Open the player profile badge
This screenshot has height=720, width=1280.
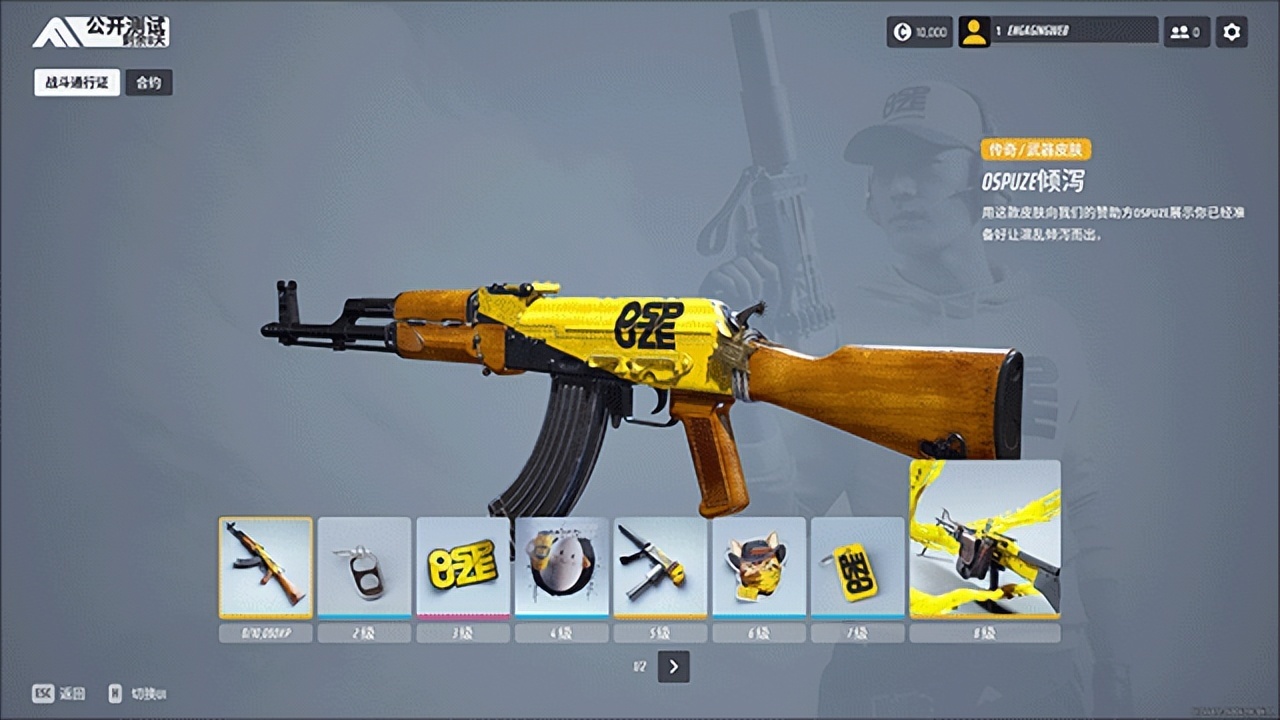(x=1058, y=32)
